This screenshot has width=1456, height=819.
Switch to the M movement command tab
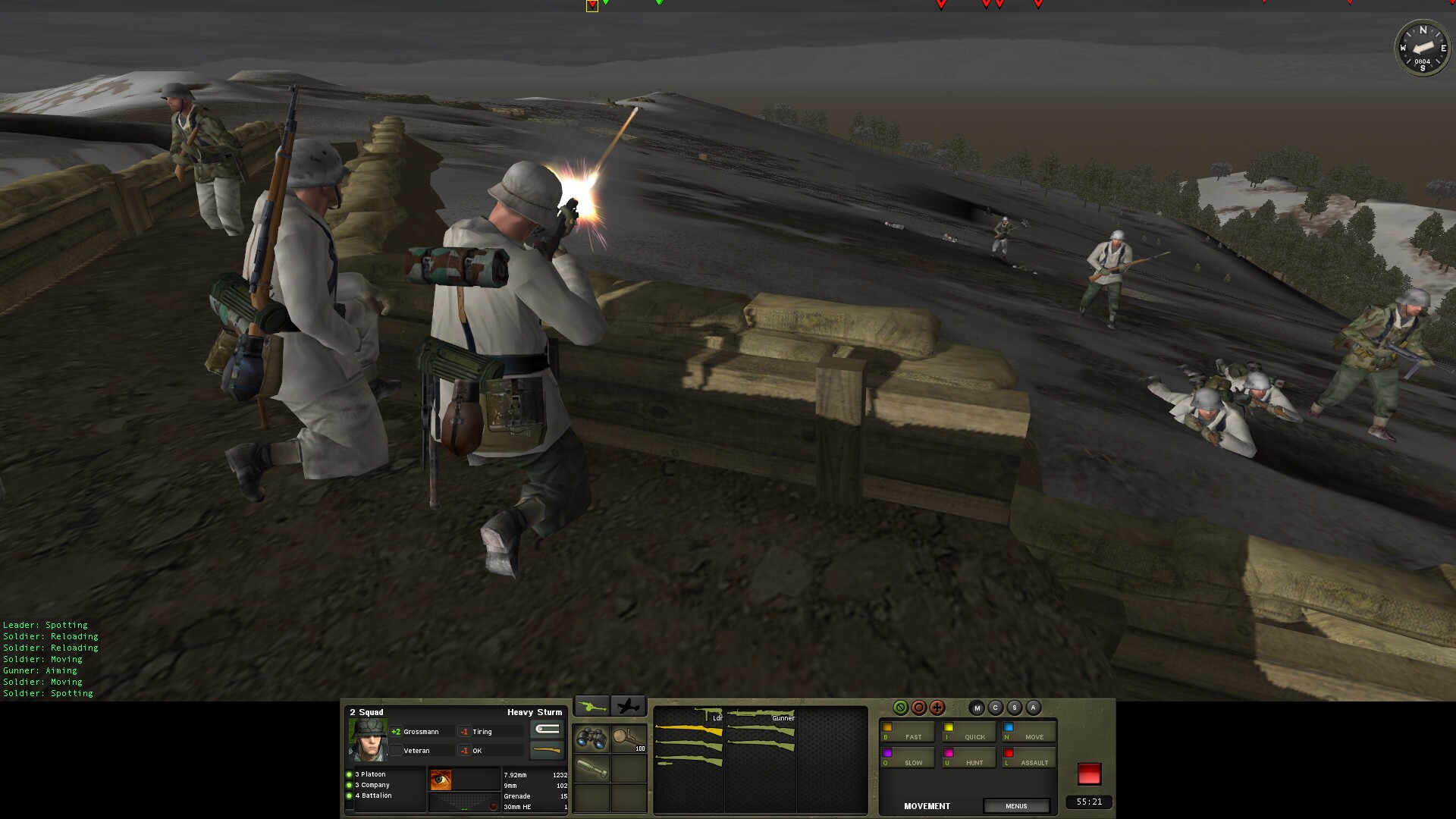977,708
